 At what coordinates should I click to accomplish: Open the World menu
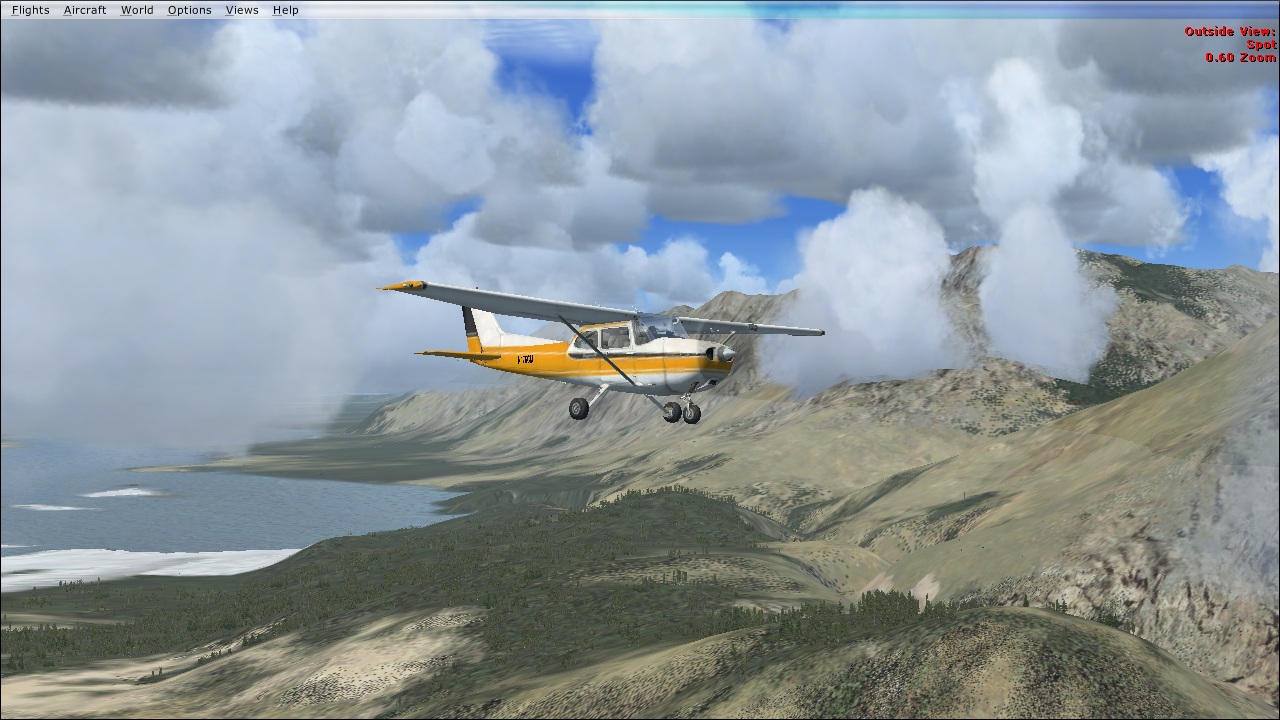click(x=137, y=10)
